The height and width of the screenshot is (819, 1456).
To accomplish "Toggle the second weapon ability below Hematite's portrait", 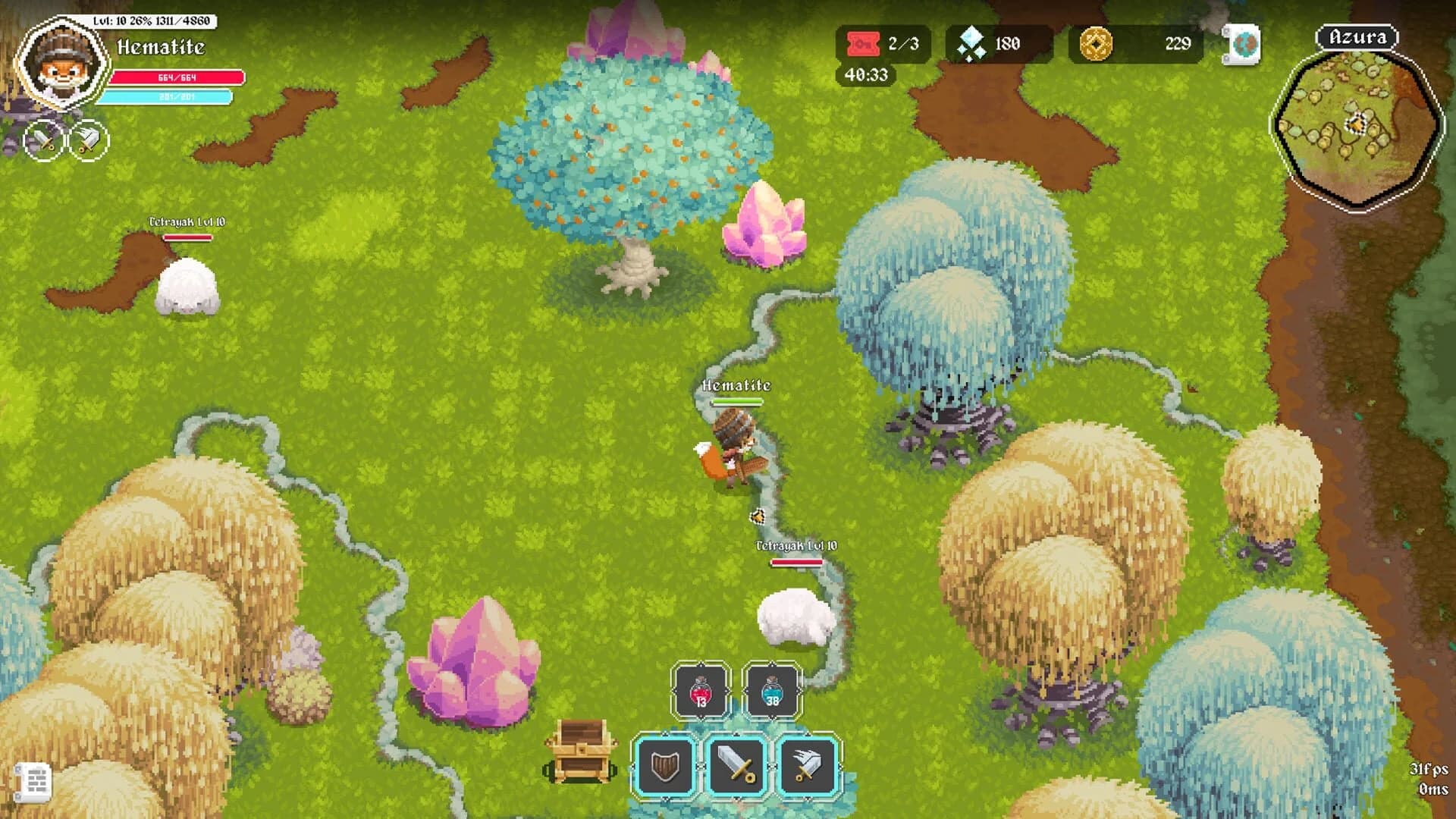I will pos(86,140).
